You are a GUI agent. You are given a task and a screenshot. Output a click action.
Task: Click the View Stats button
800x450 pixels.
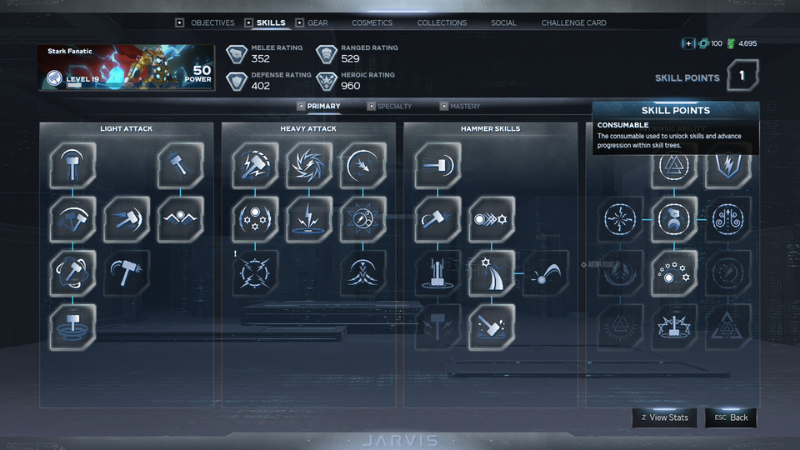[665, 417]
